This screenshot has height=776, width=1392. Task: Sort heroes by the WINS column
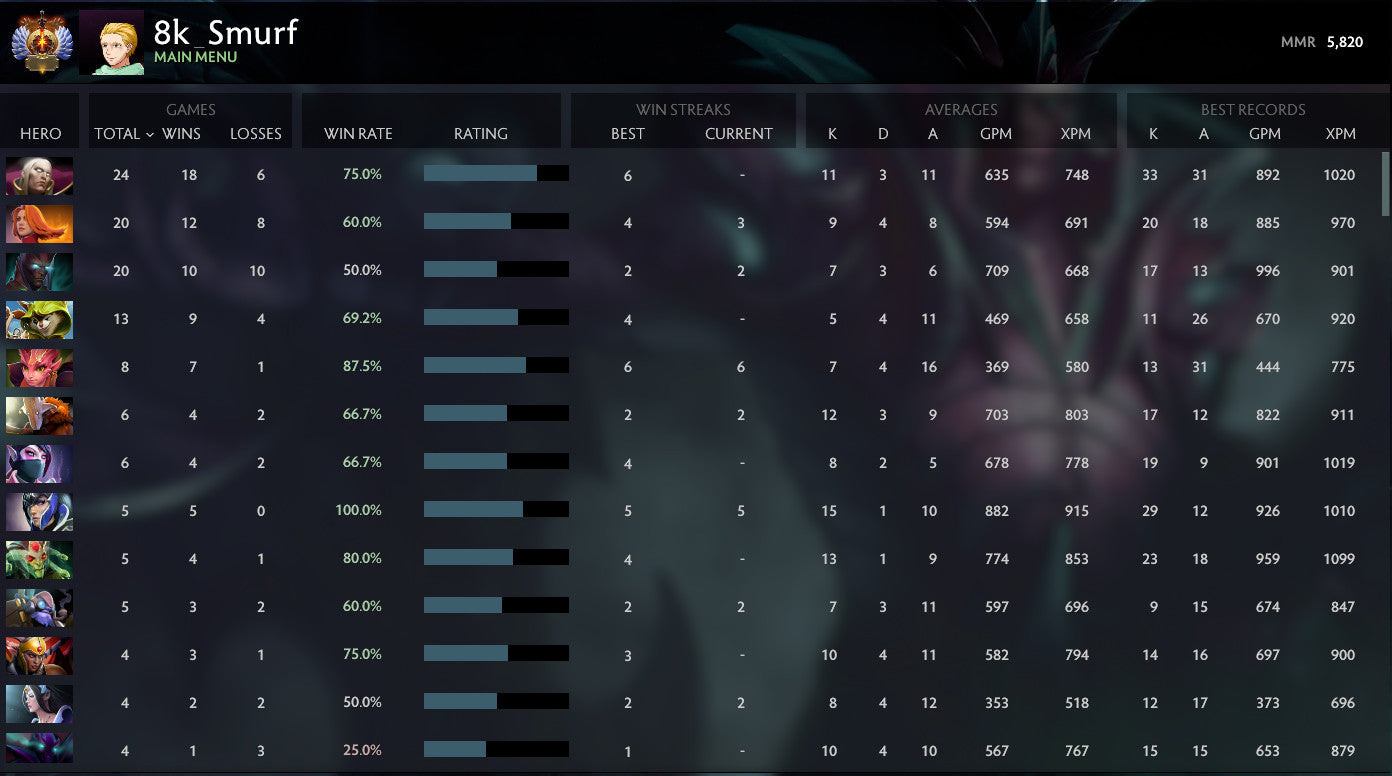click(183, 134)
